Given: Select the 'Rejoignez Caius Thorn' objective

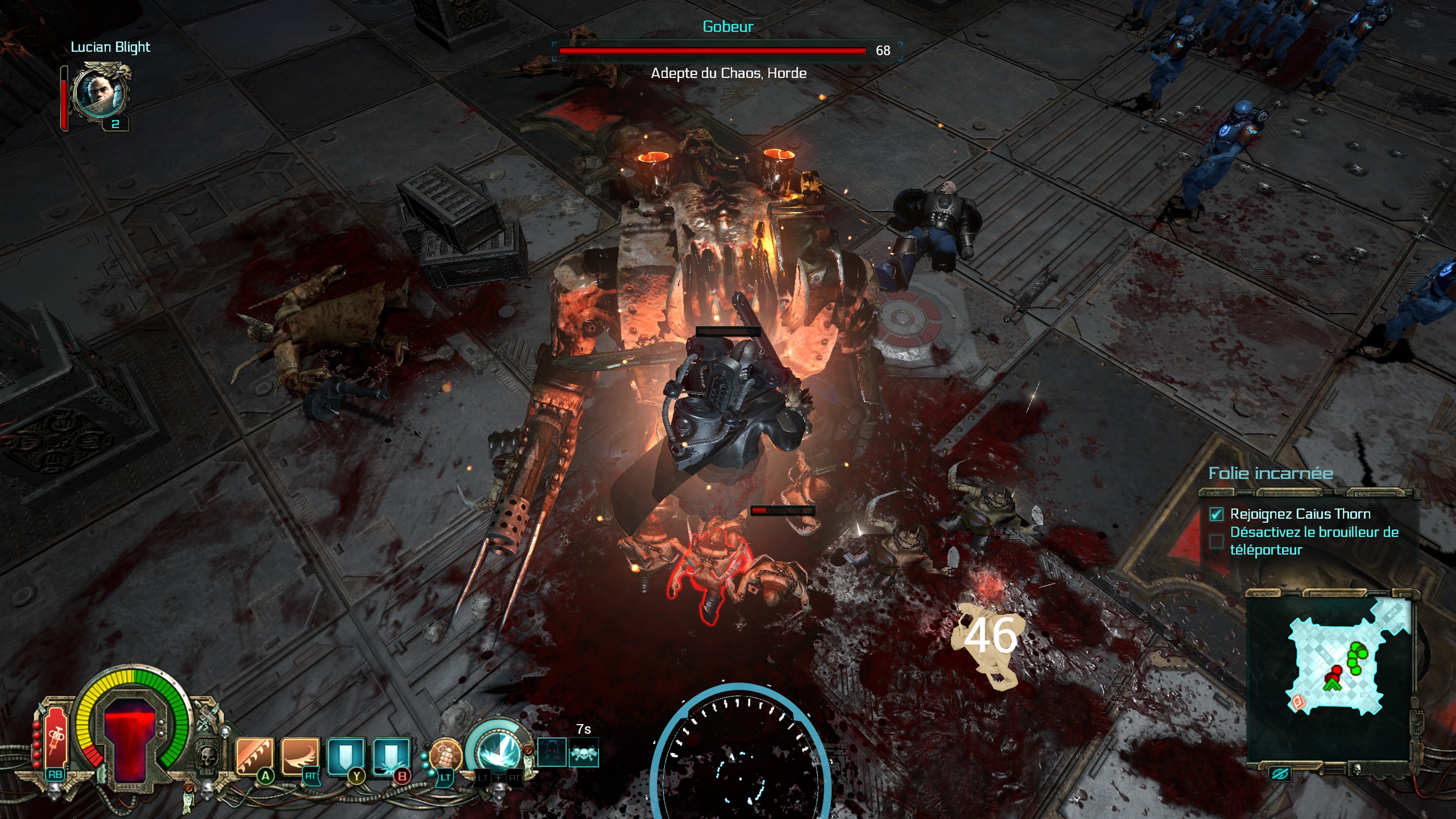Looking at the screenshot, I should (1299, 514).
